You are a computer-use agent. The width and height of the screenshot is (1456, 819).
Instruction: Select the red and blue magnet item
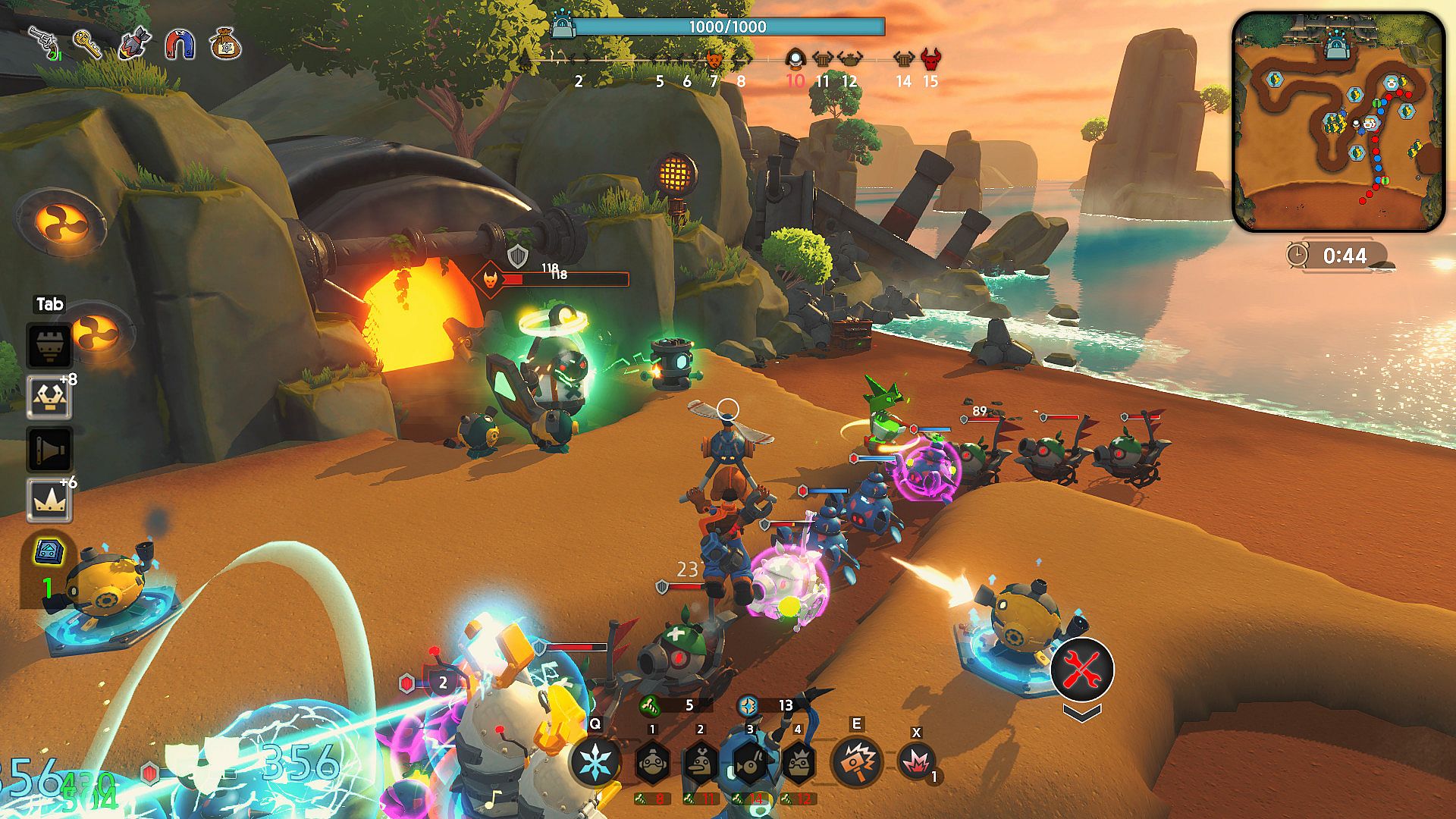180,45
